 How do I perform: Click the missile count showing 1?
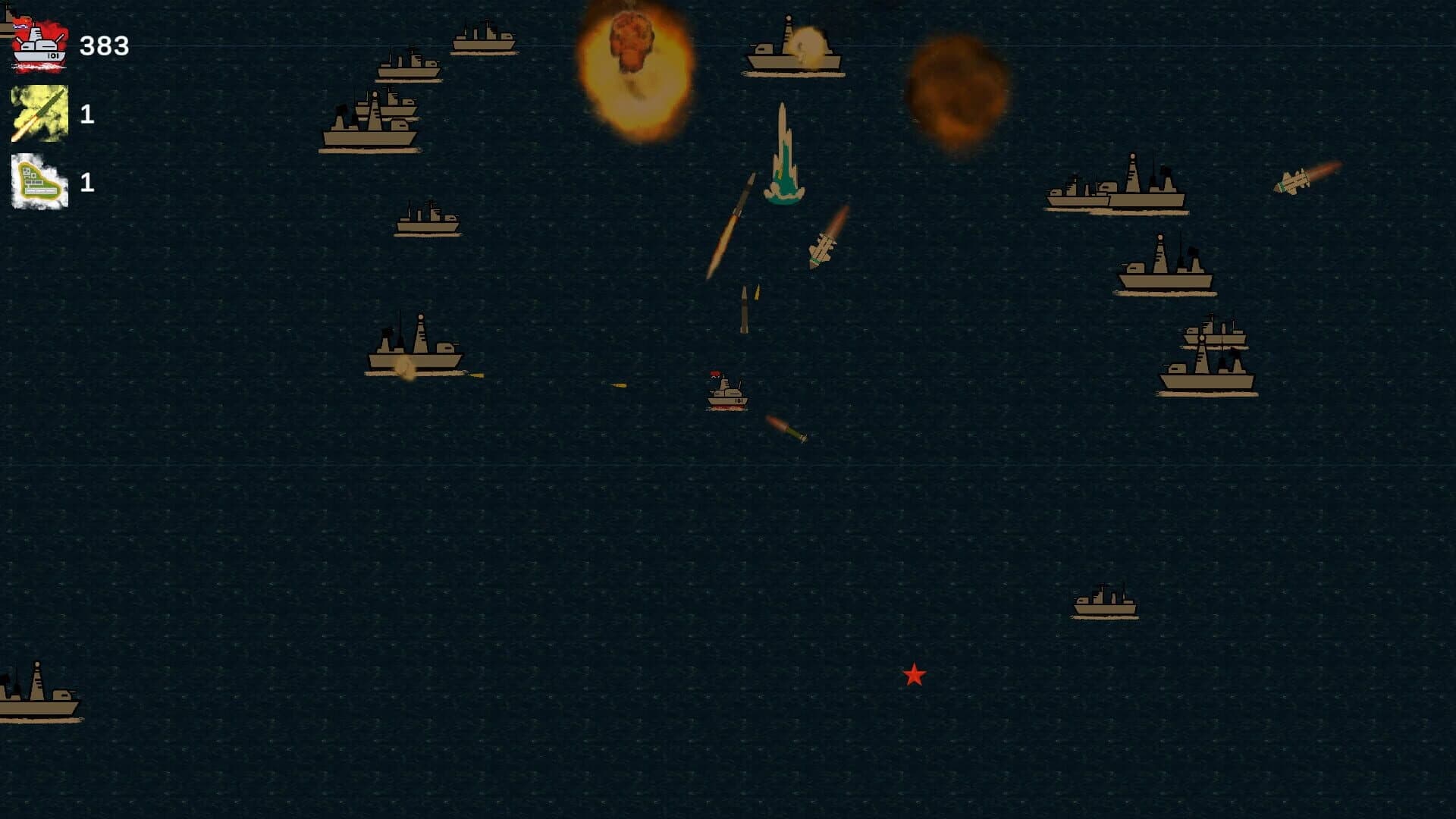(x=87, y=115)
